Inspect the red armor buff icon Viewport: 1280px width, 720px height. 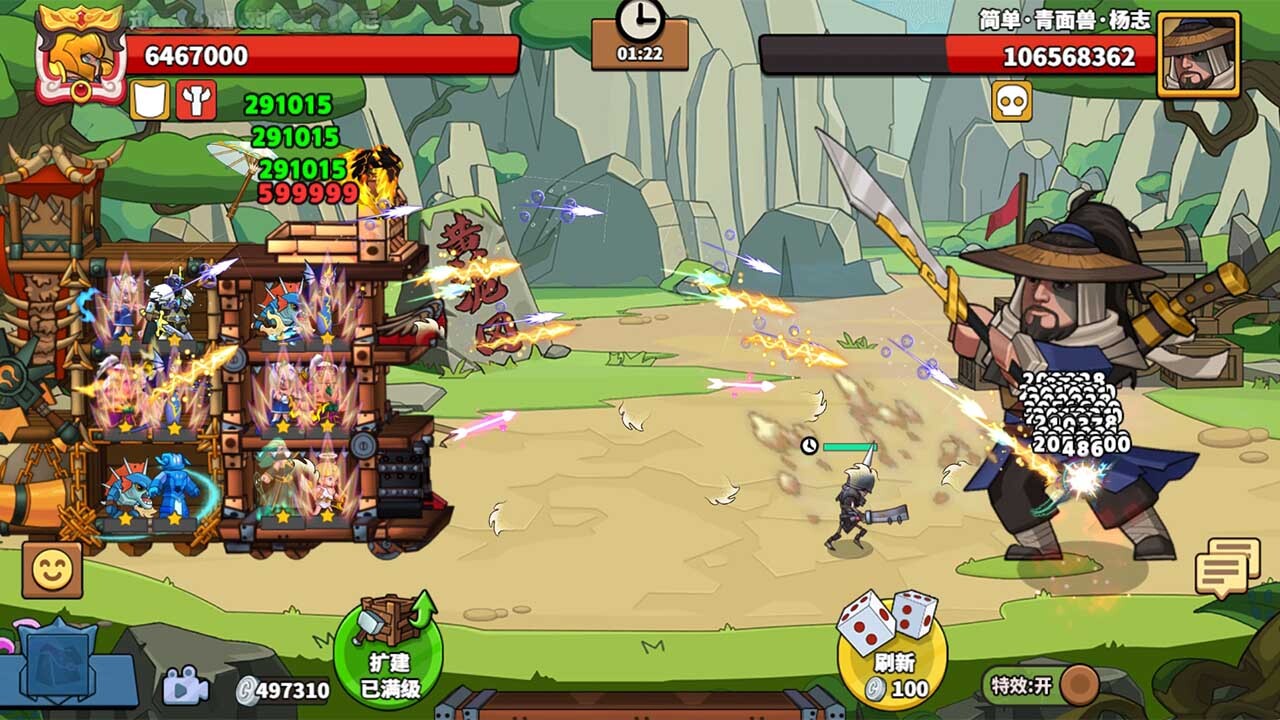[197, 100]
